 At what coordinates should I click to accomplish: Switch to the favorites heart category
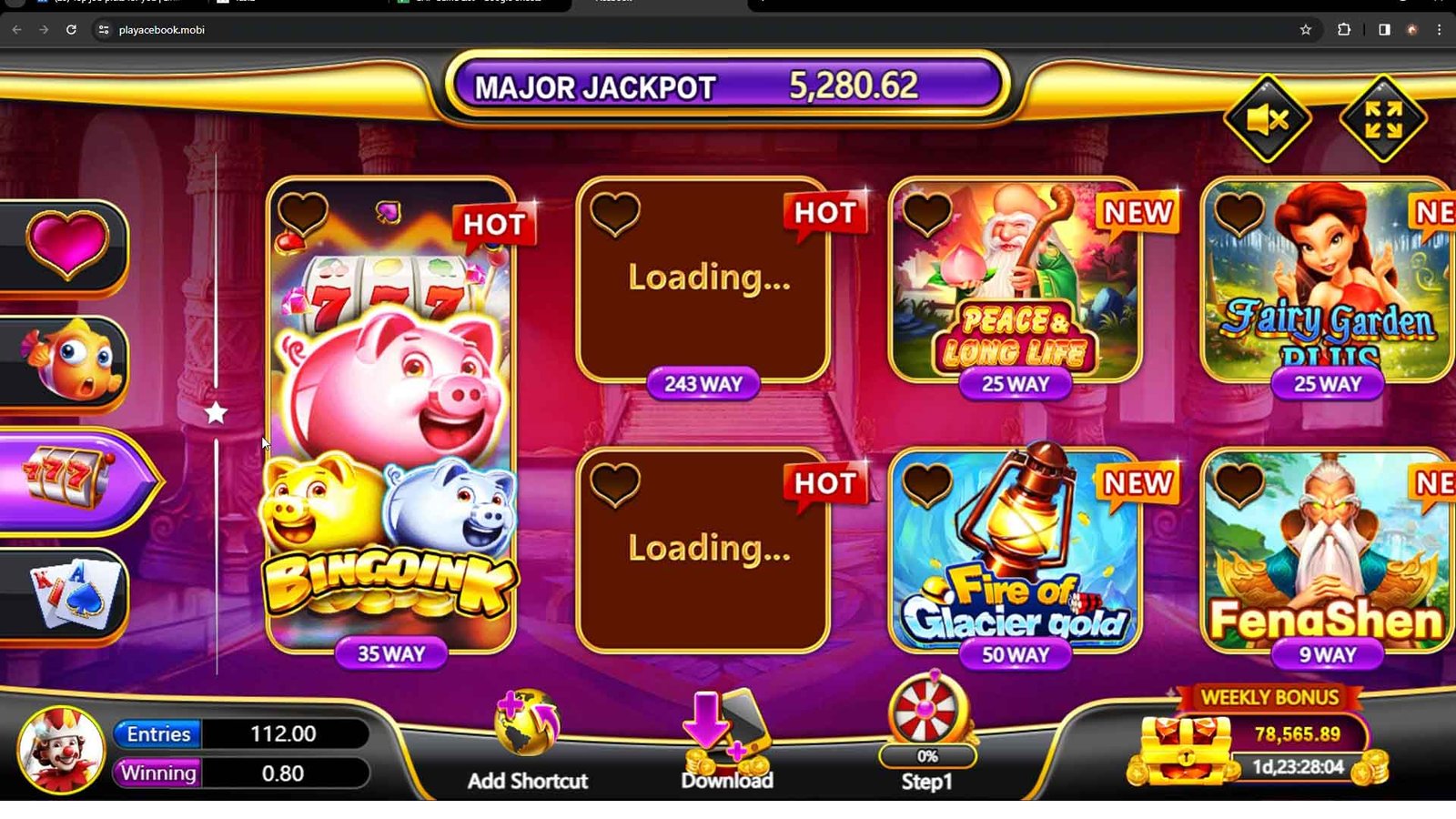click(x=66, y=244)
